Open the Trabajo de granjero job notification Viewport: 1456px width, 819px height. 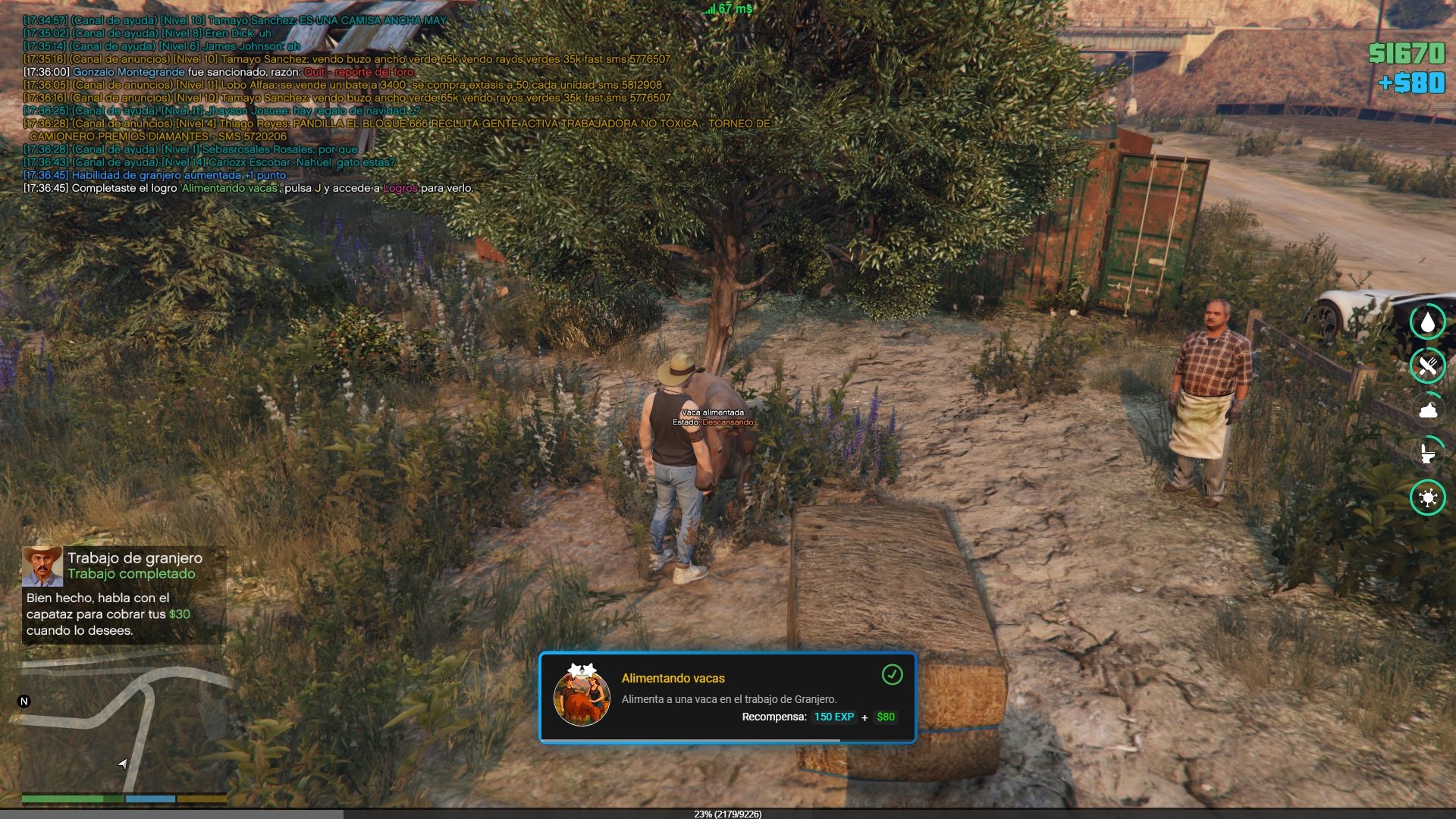point(124,595)
